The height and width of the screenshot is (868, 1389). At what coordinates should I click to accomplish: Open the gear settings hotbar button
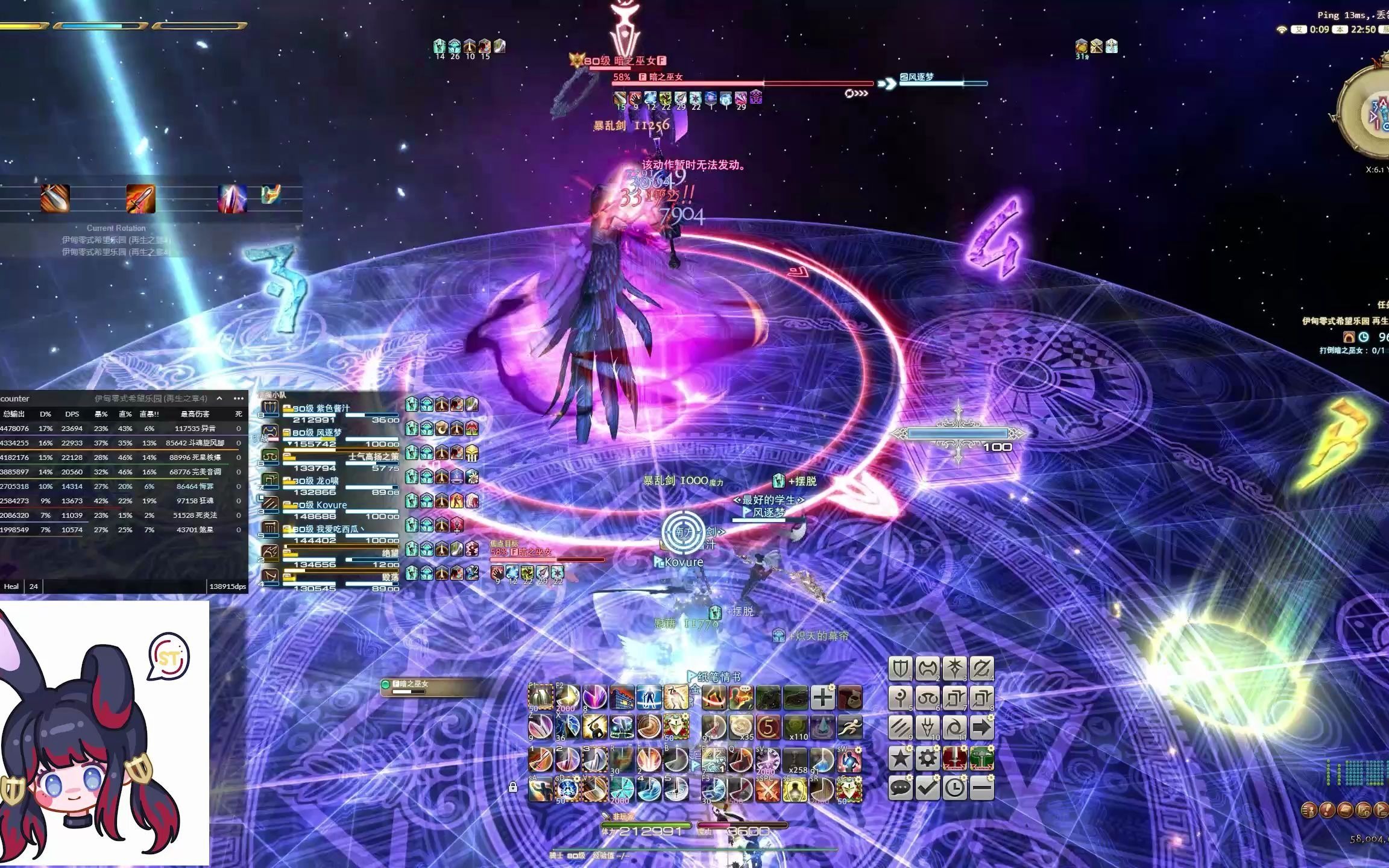click(927, 758)
